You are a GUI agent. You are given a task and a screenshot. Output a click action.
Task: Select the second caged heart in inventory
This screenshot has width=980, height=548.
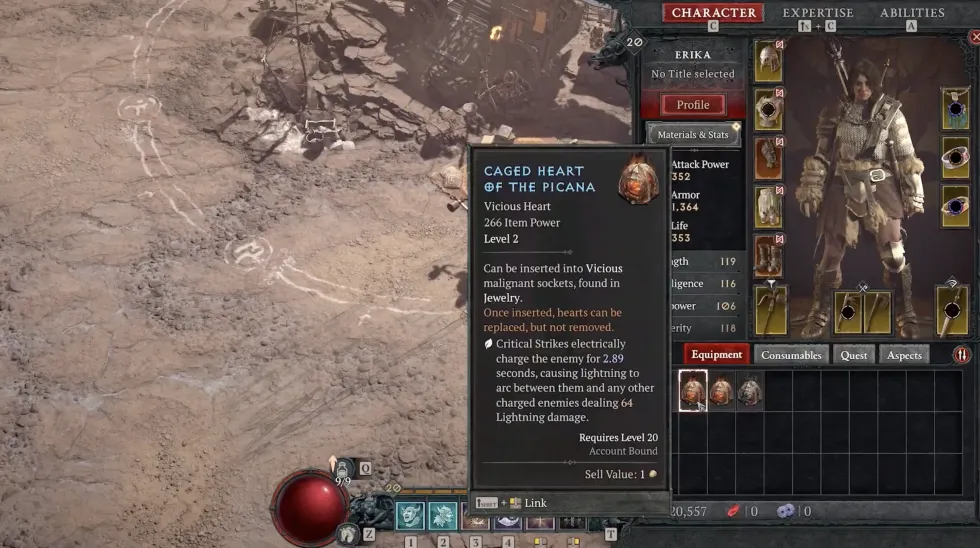click(721, 391)
